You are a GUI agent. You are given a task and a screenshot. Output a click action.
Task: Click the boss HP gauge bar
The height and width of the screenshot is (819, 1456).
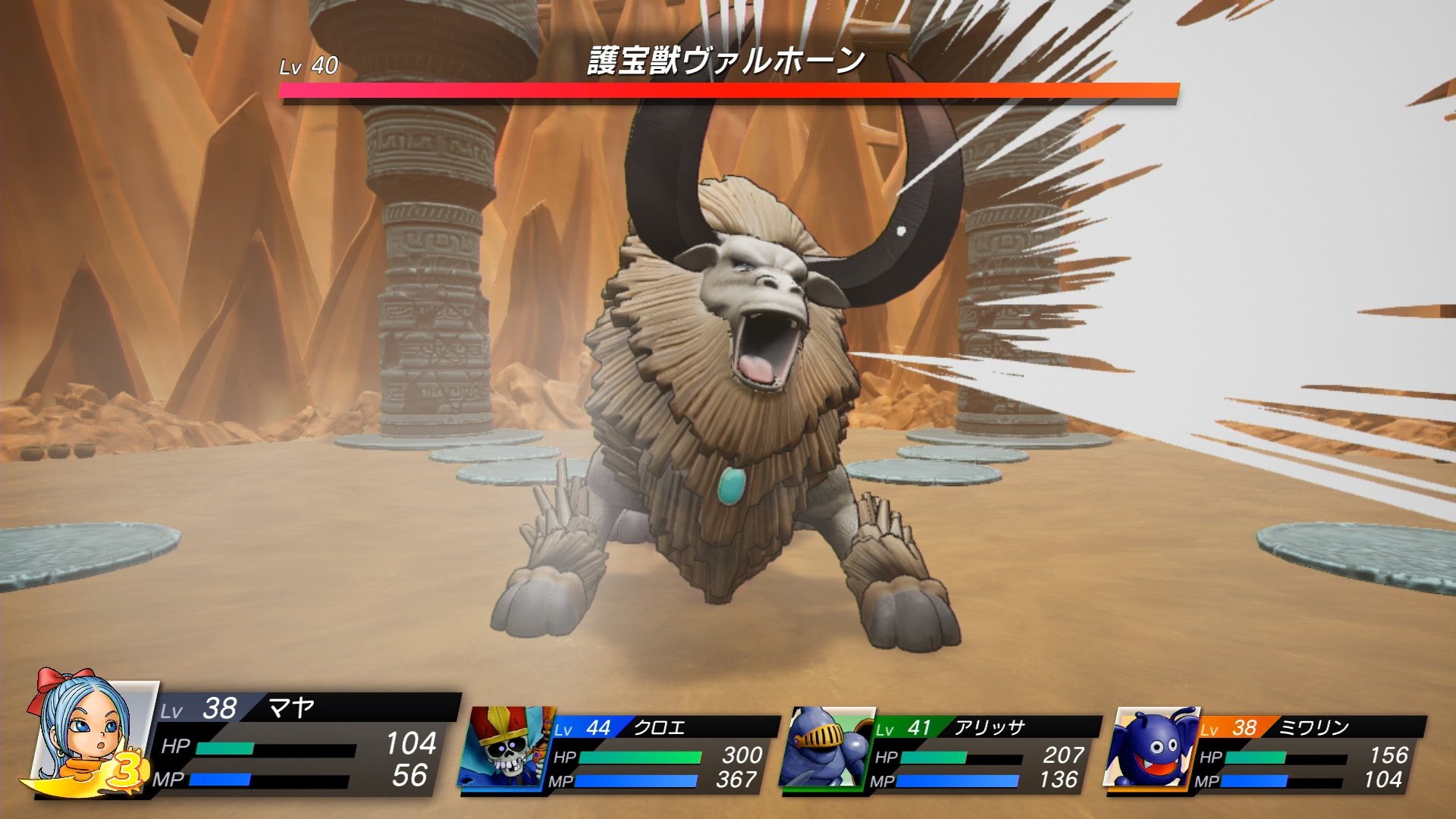click(728, 91)
